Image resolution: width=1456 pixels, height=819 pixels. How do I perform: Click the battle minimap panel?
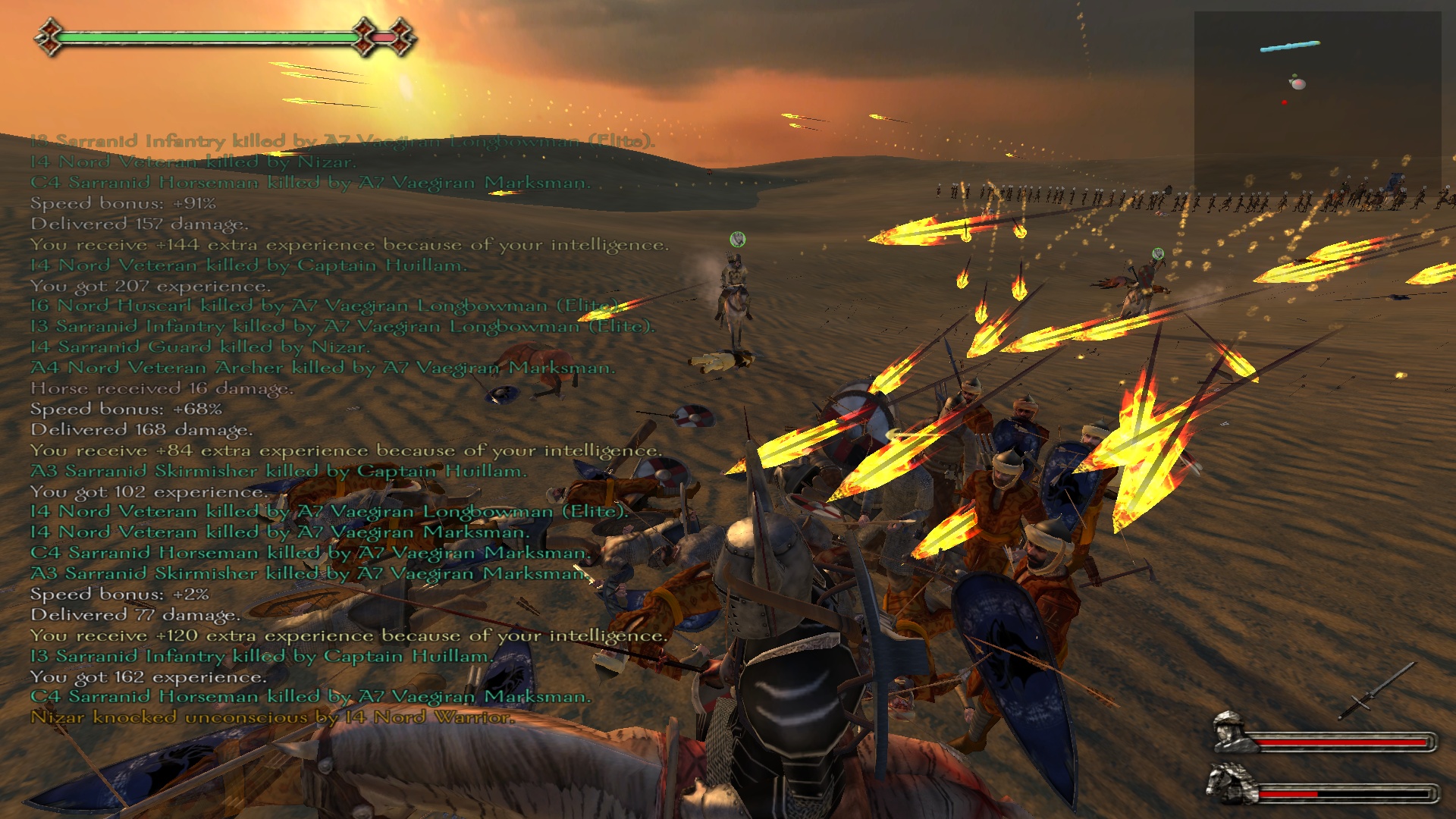point(1317,102)
